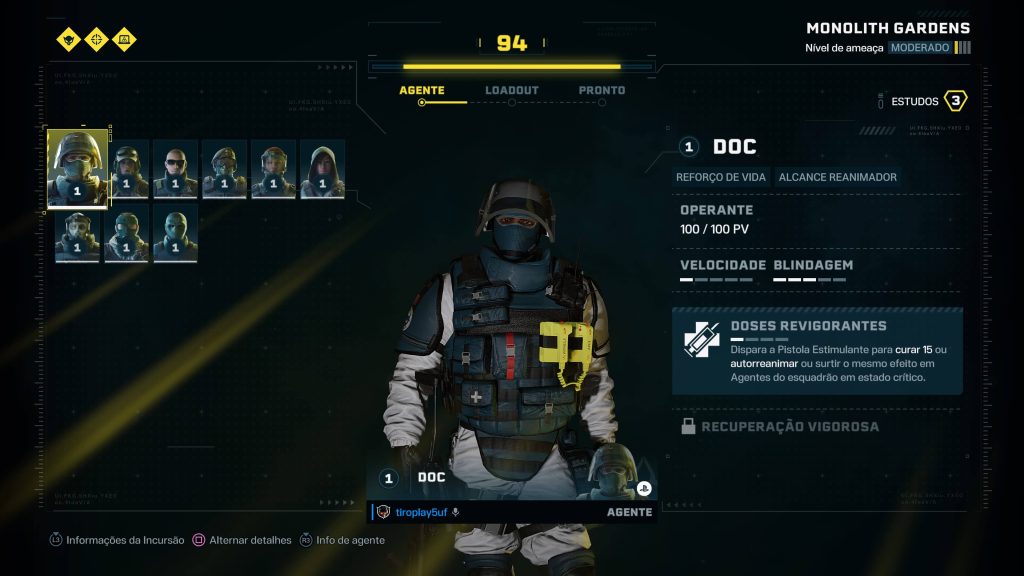Select the Alcance Reanimador perk
The image size is (1024, 576).
coord(837,177)
